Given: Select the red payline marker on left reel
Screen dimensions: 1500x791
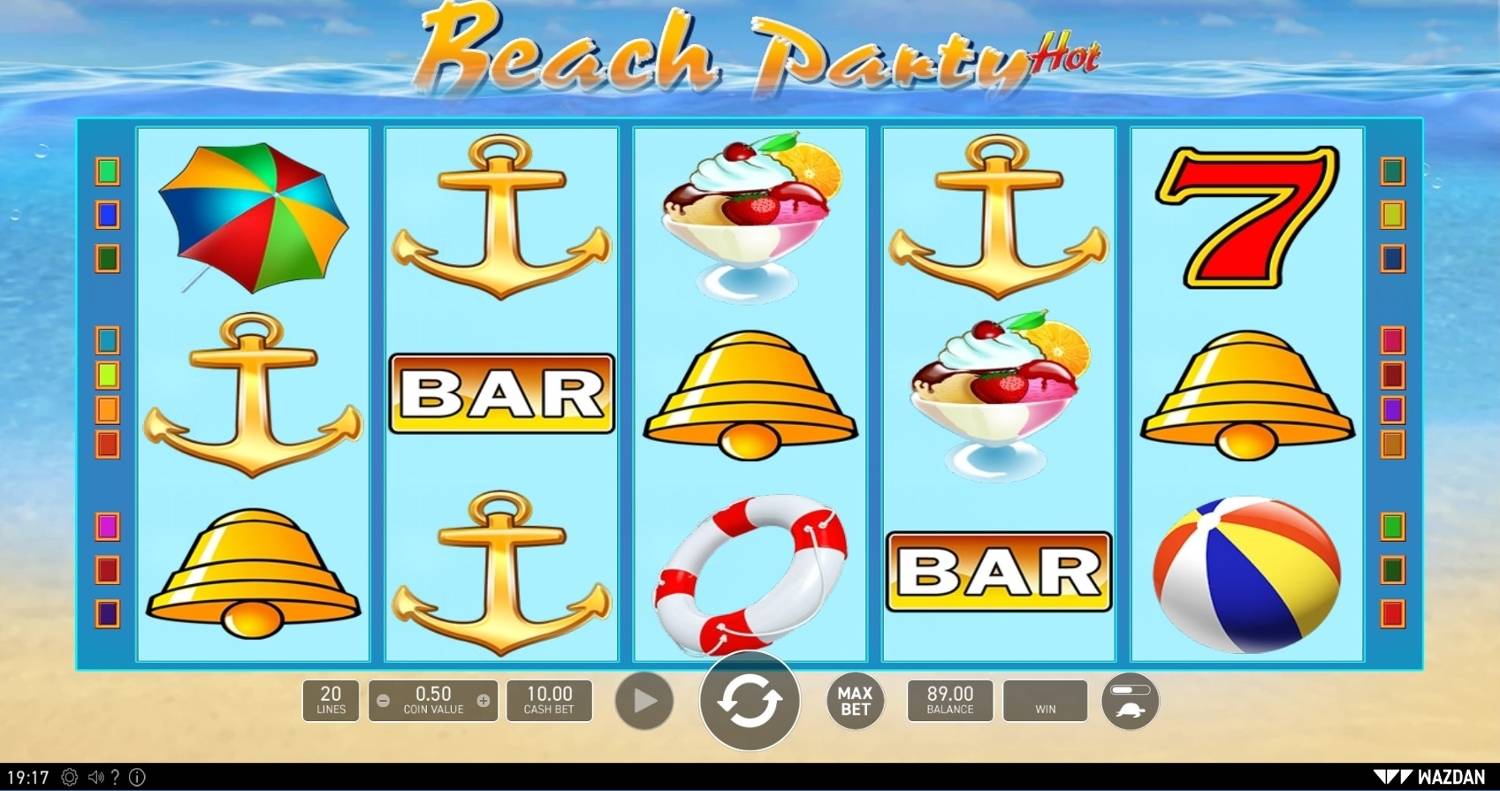Looking at the screenshot, I should [x=107, y=568].
